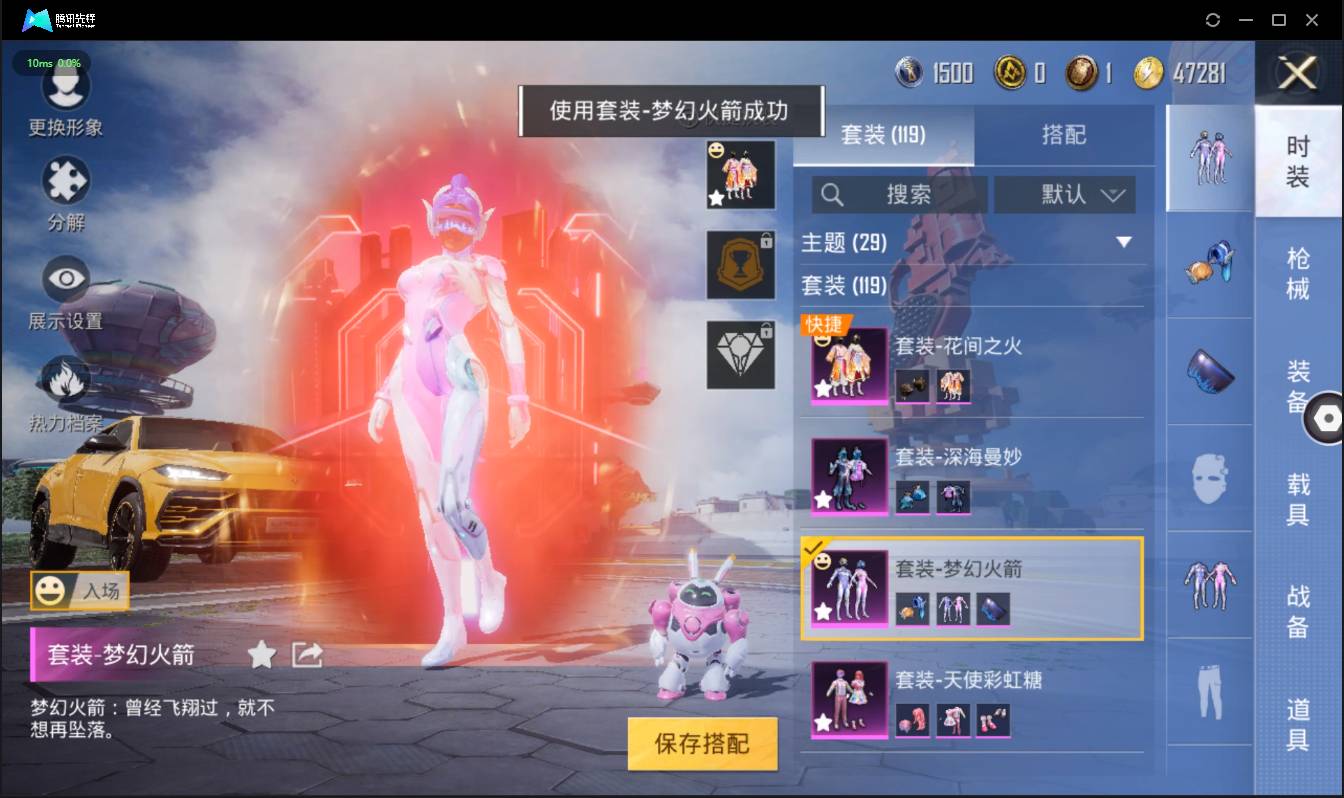
Task: Click the search magnifier icon
Action: [832, 195]
